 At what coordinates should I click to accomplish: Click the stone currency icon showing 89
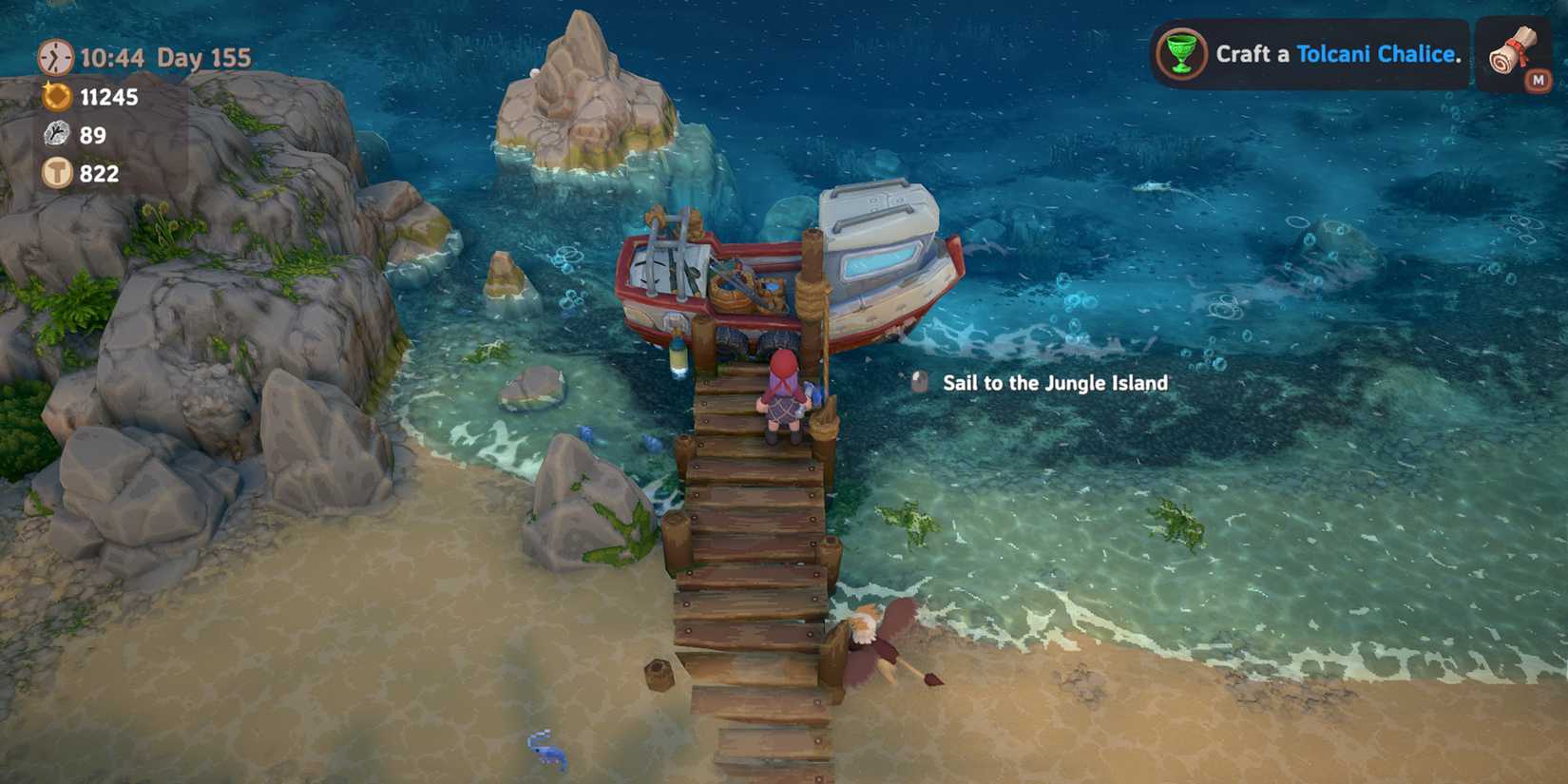[x=54, y=135]
